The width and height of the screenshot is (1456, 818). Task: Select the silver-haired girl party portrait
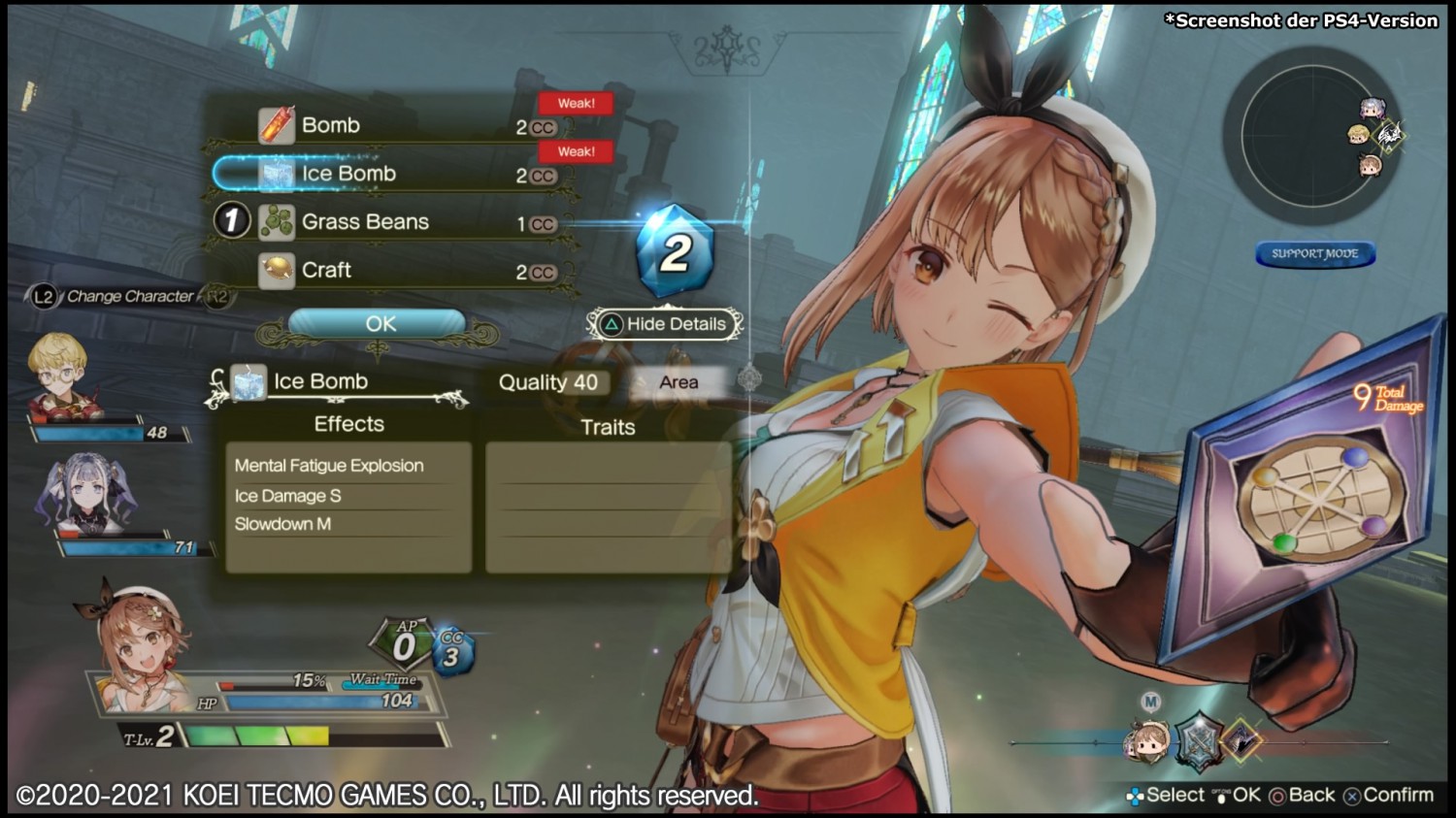(85, 495)
